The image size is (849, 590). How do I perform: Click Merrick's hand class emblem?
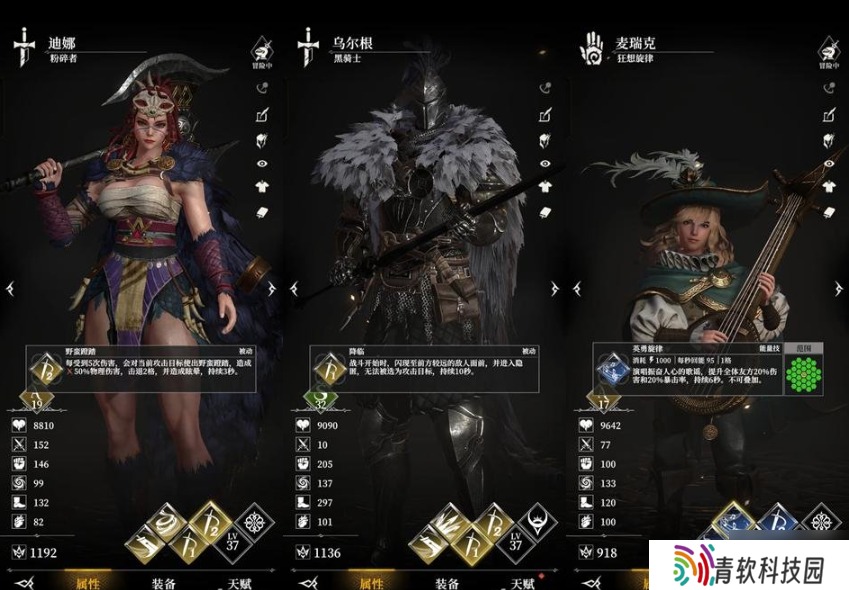tap(592, 47)
